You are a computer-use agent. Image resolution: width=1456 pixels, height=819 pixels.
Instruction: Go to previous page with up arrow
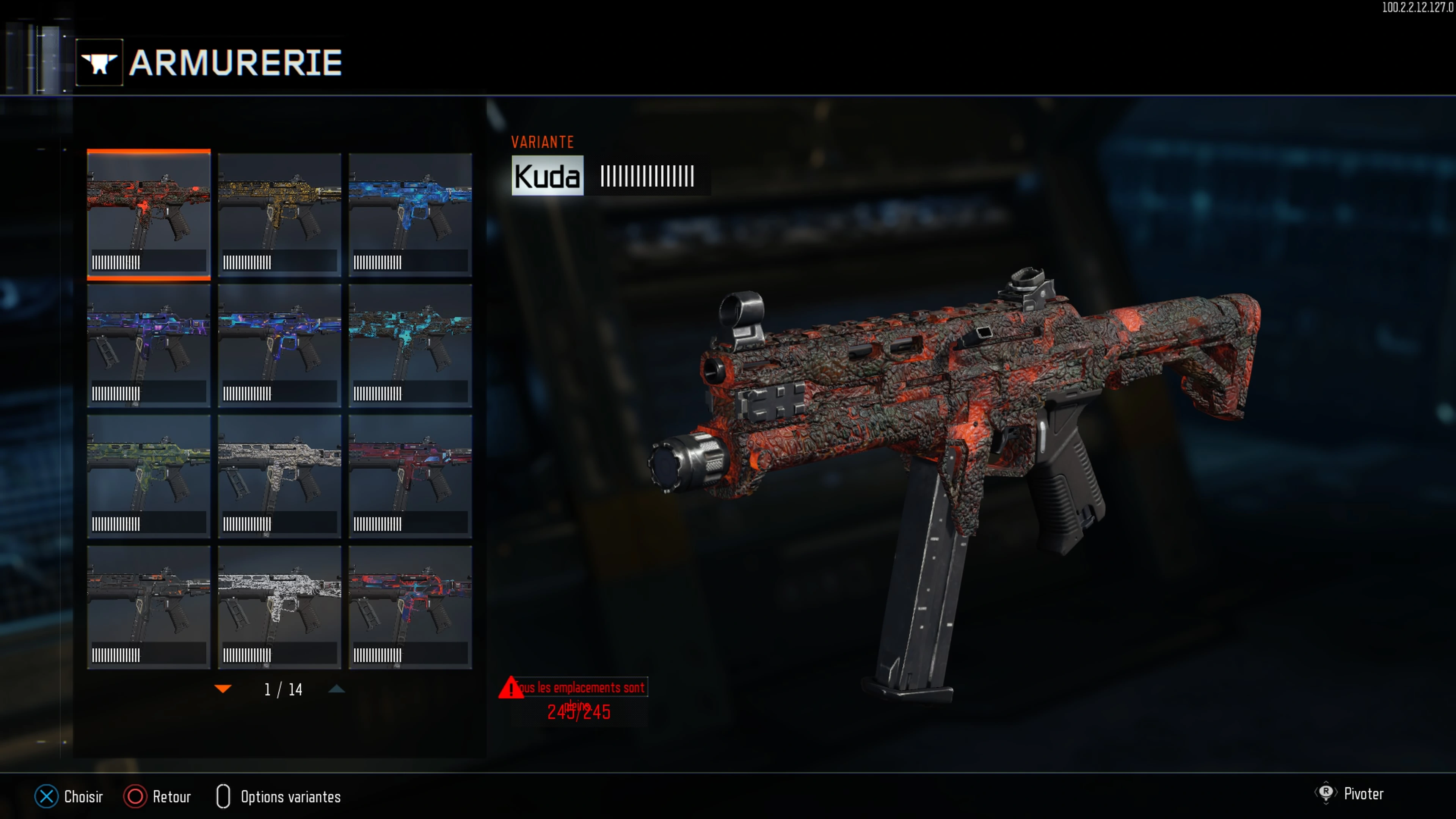click(337, 689)
